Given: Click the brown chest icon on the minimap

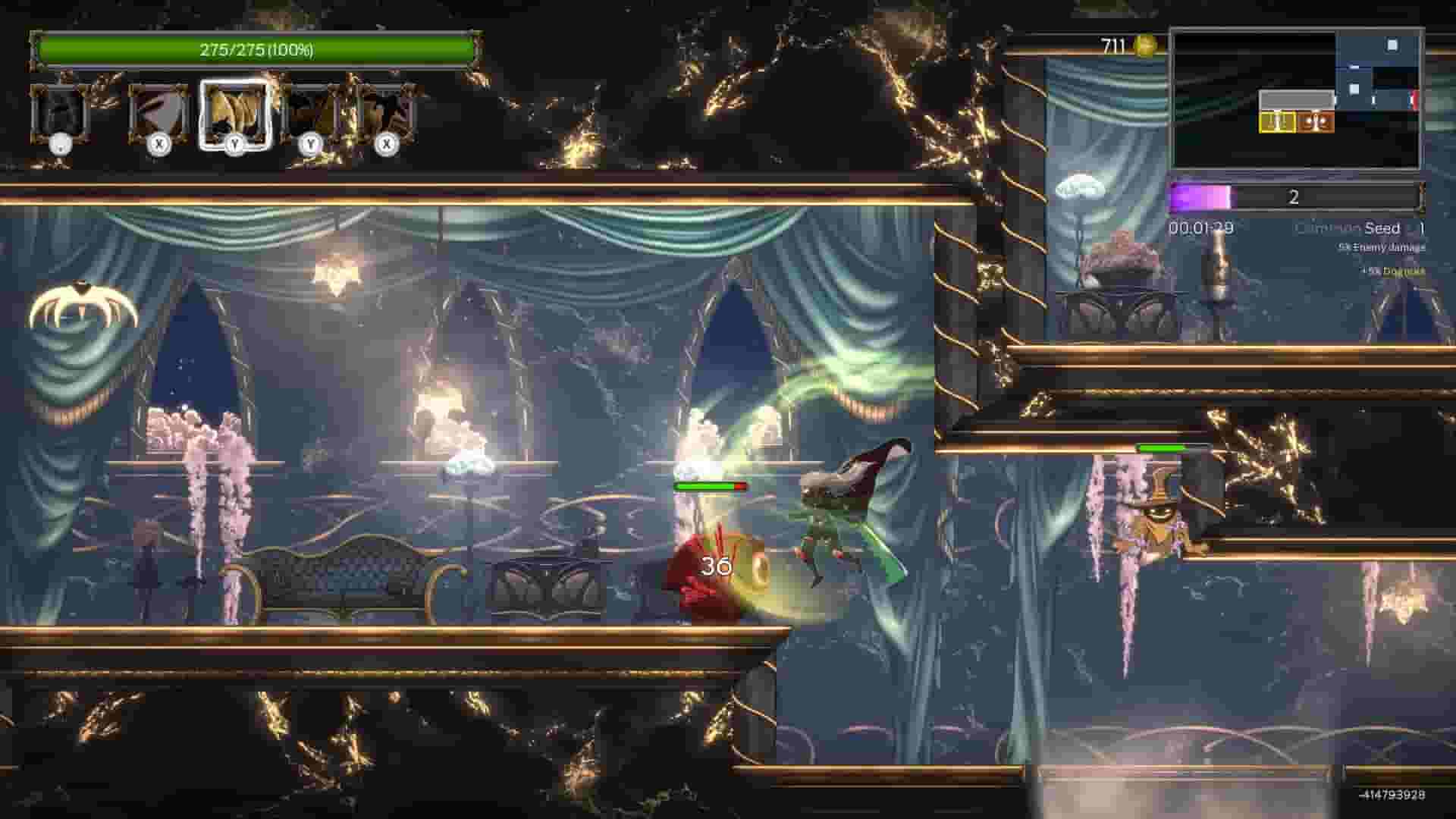Looking at the screenshot, I should (1314, 122).
